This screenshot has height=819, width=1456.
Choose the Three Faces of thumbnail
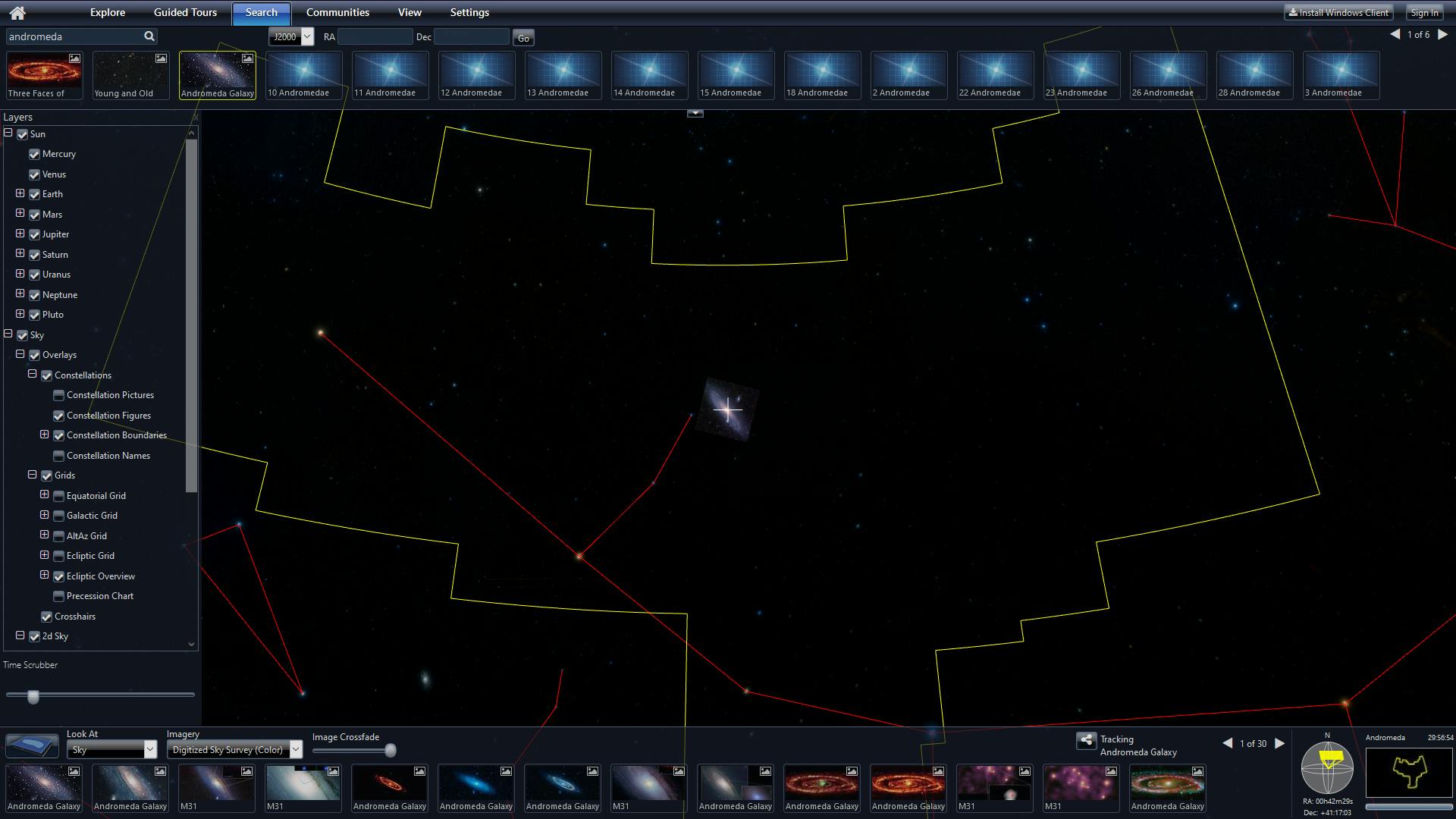tap(45, 75)
